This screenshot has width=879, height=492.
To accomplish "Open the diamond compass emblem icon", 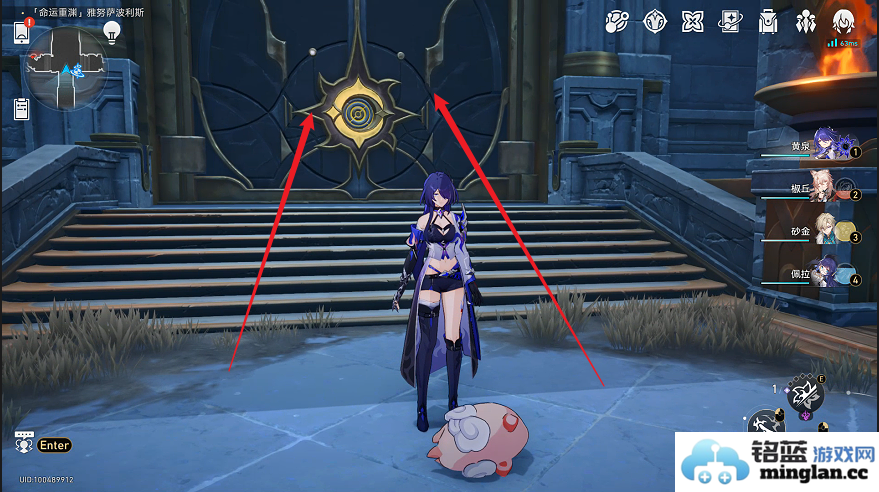I will (x=655, y=22).
